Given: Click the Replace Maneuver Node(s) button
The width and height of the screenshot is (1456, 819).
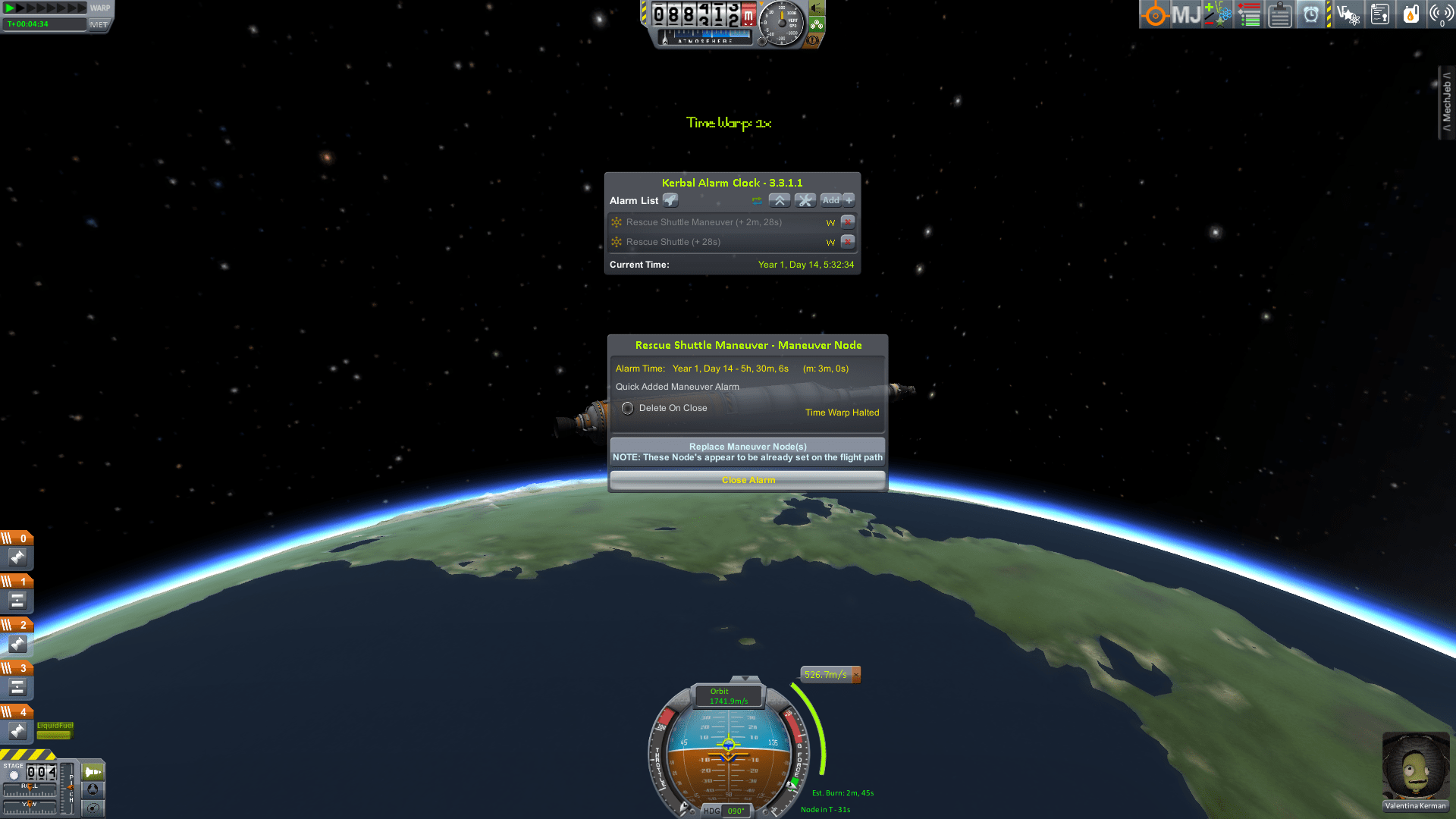Looking at the screenshot, I should tap(748, 446).
